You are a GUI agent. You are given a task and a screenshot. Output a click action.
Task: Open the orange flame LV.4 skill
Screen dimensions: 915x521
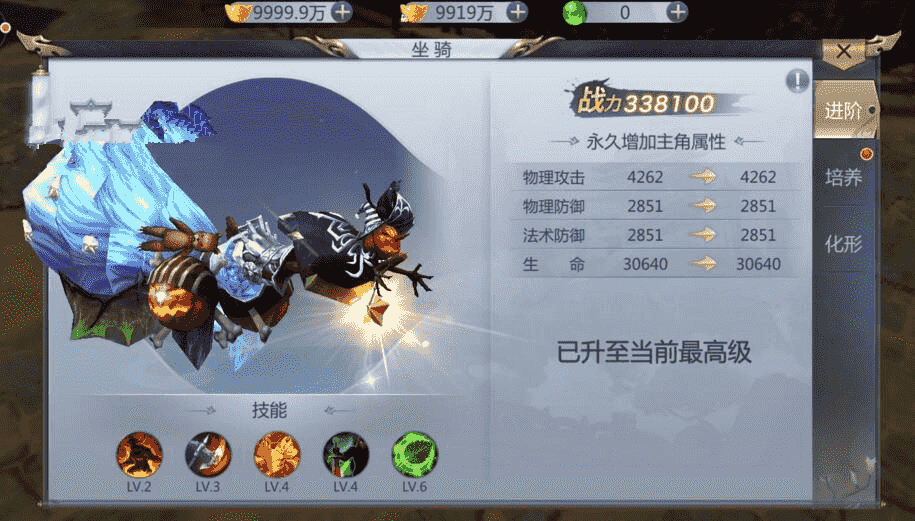pyautogui.click(x=277, y=454)
